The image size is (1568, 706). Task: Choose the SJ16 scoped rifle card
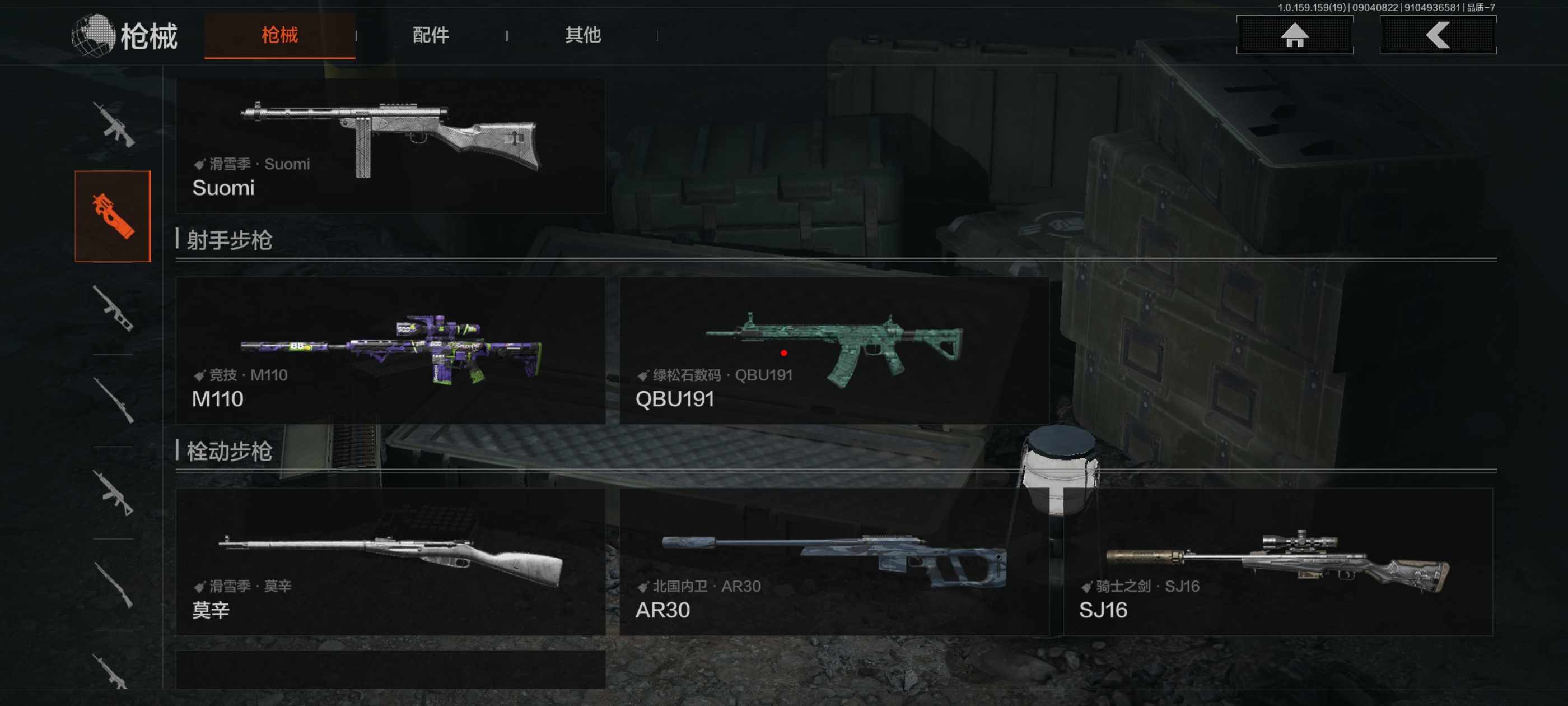1277,561
